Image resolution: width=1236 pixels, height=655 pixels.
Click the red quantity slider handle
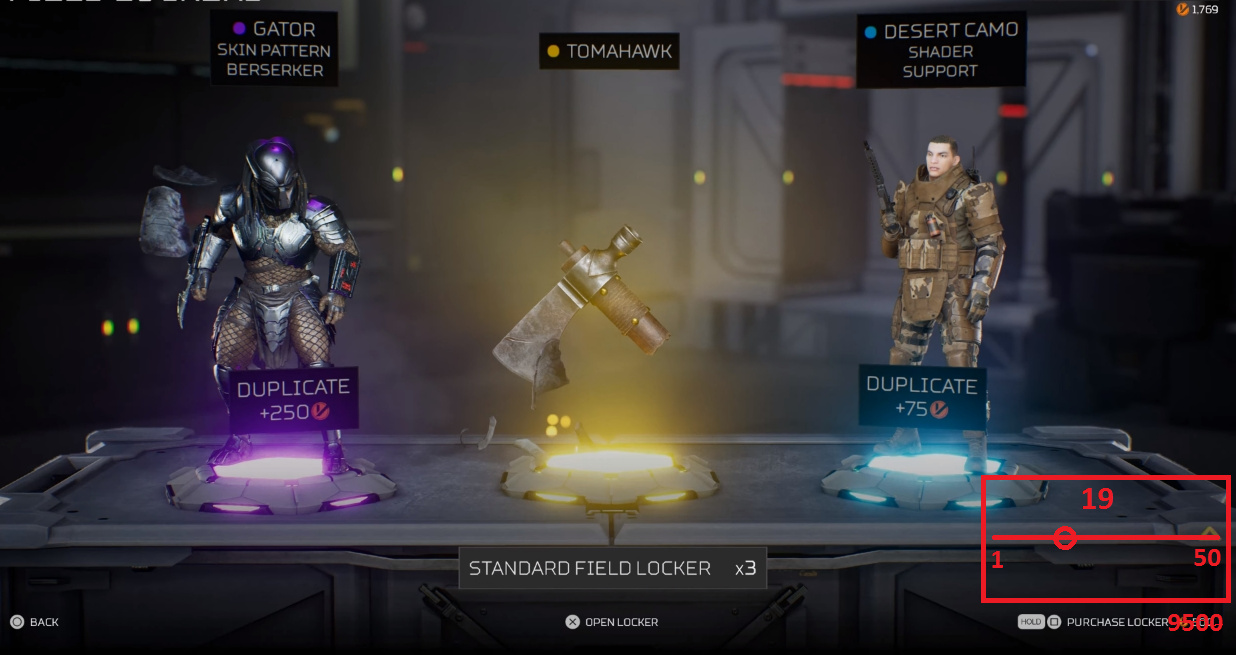coord(1065,538)
